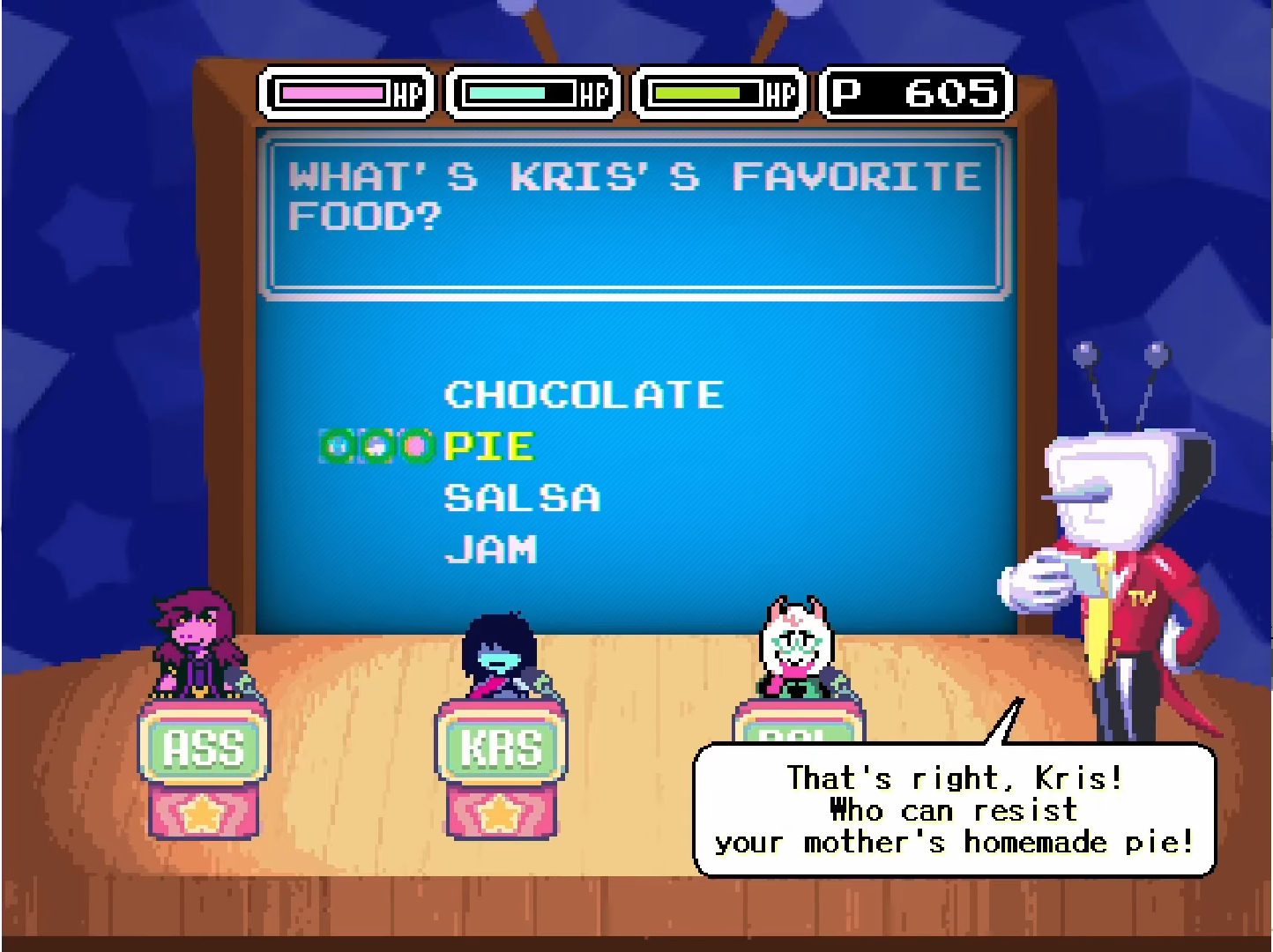Select PIE as the answer
This screenshot has height=952, width=1273.
pos(489,446)
